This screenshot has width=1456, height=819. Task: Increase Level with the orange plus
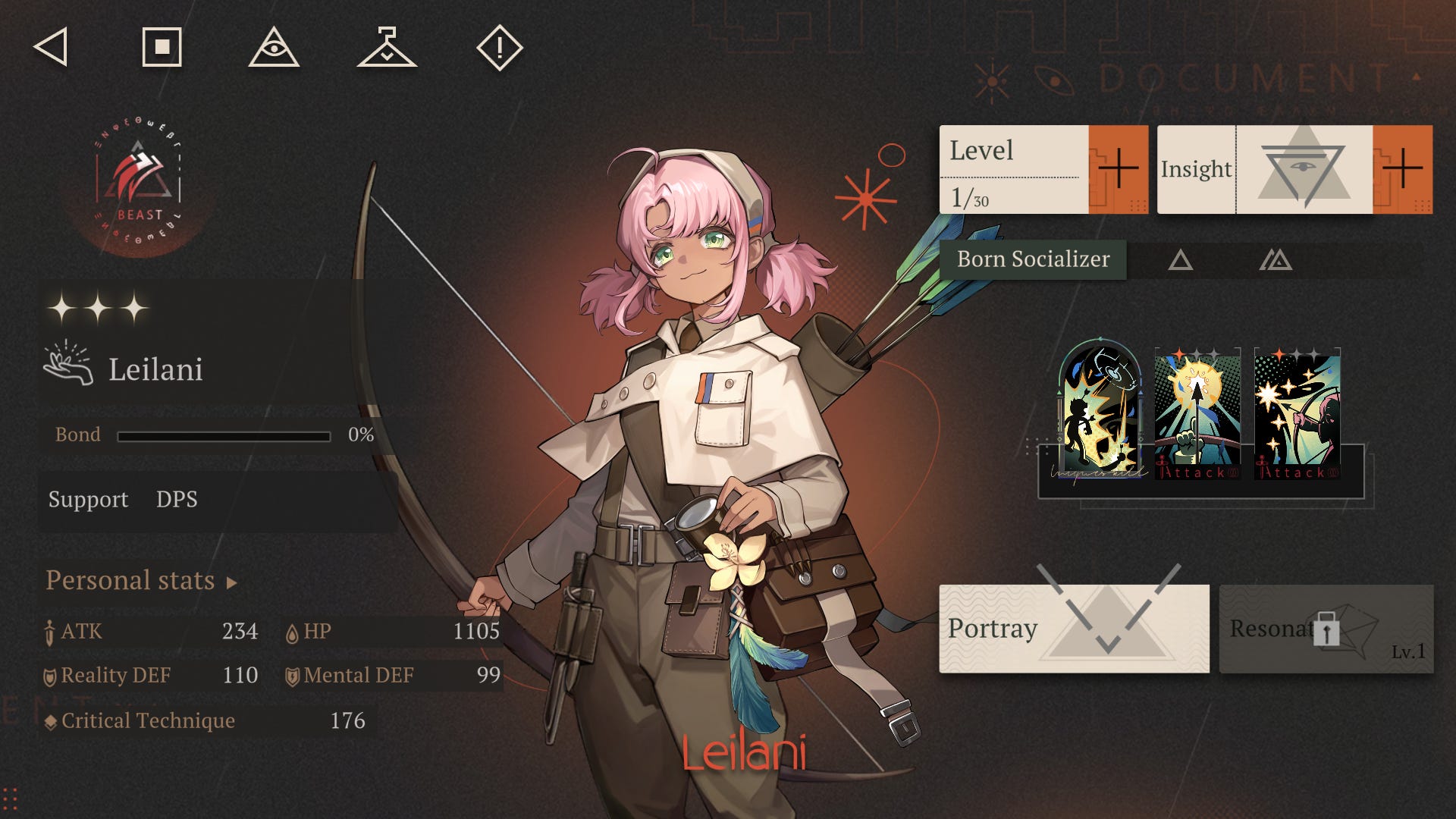click(1118, 169)
